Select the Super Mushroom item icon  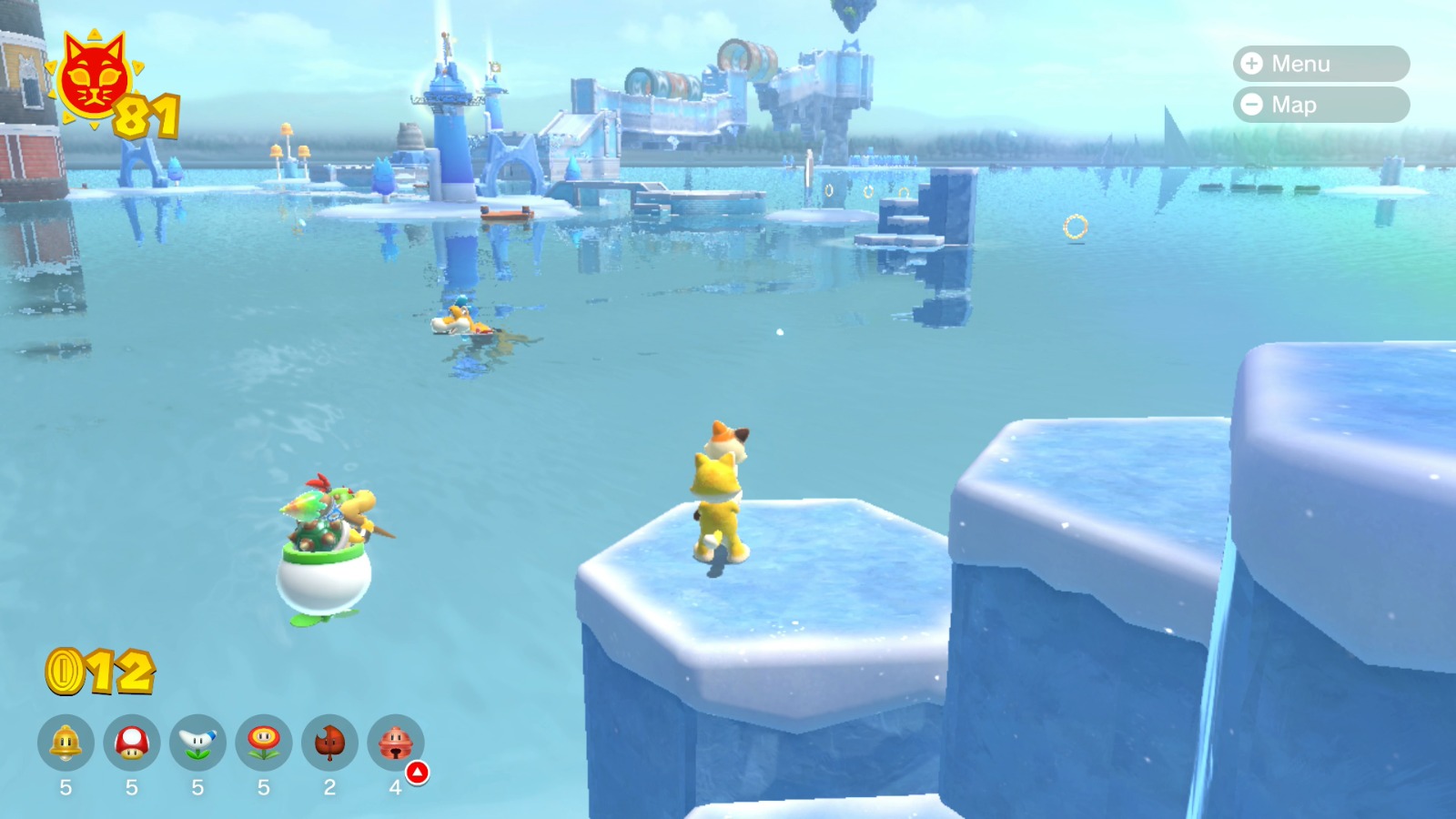click(x=132, y=742)
